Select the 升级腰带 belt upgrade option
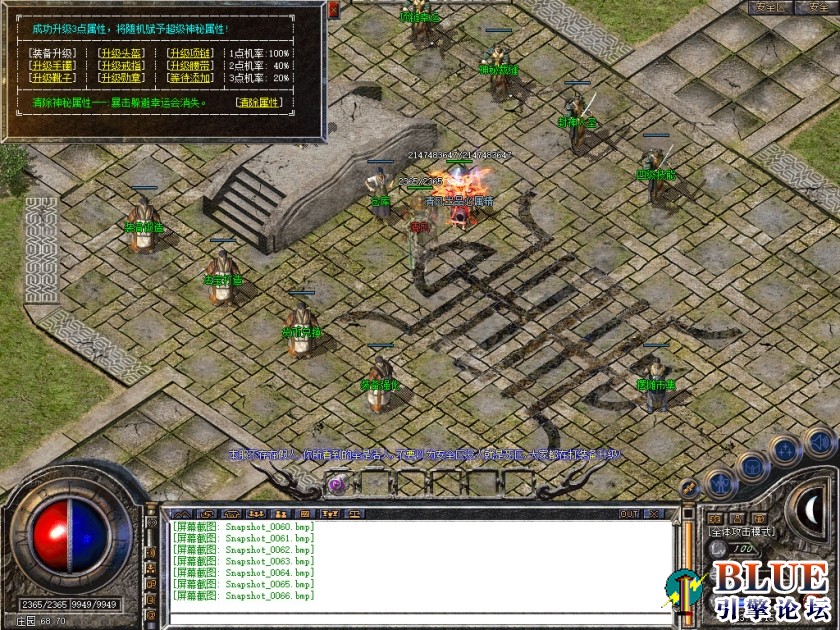This screenshot has width=840, height=630. pyautogui.click(x=189, y=65)
